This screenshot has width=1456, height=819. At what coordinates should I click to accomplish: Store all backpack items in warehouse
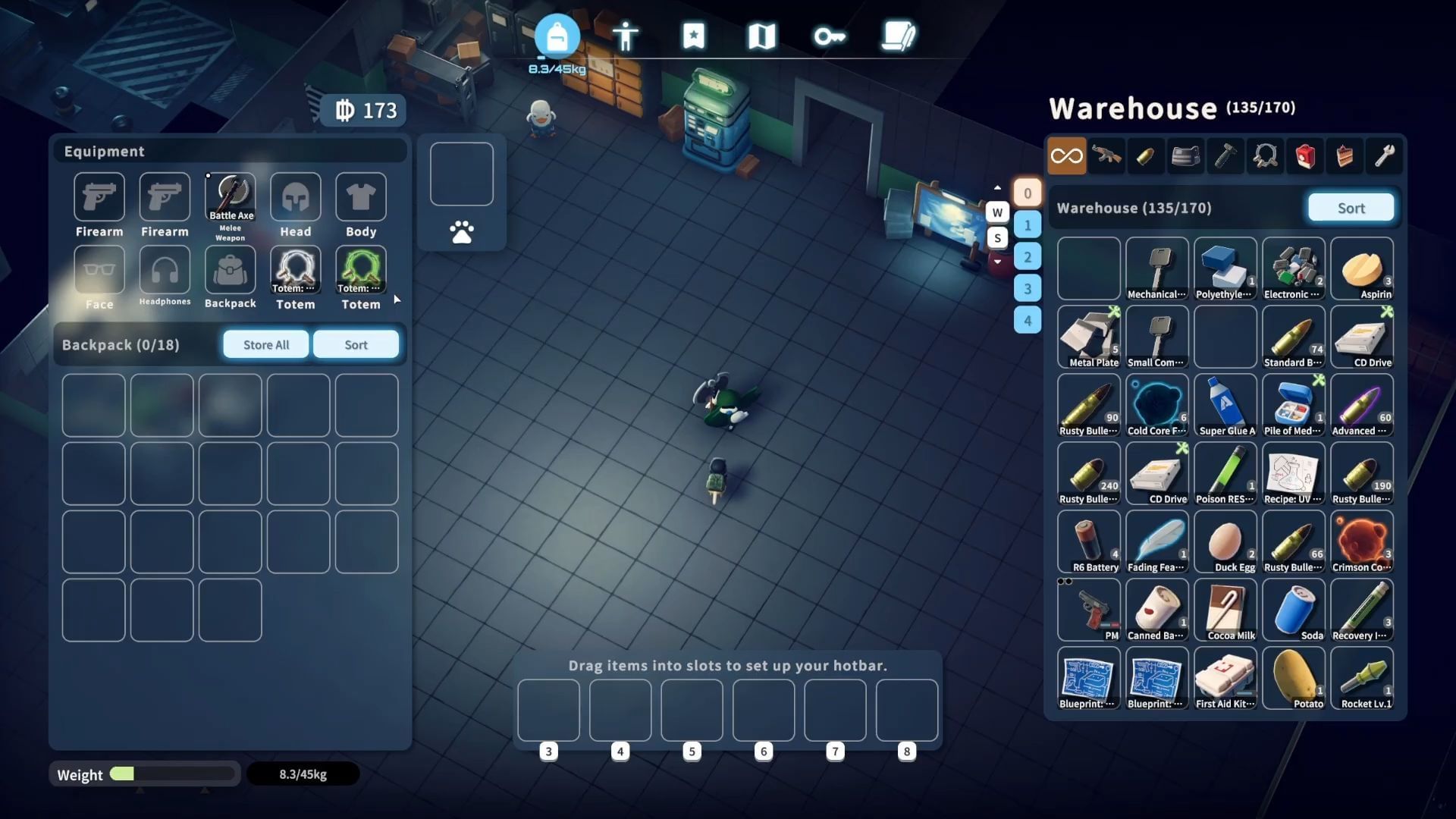(266, 344)
